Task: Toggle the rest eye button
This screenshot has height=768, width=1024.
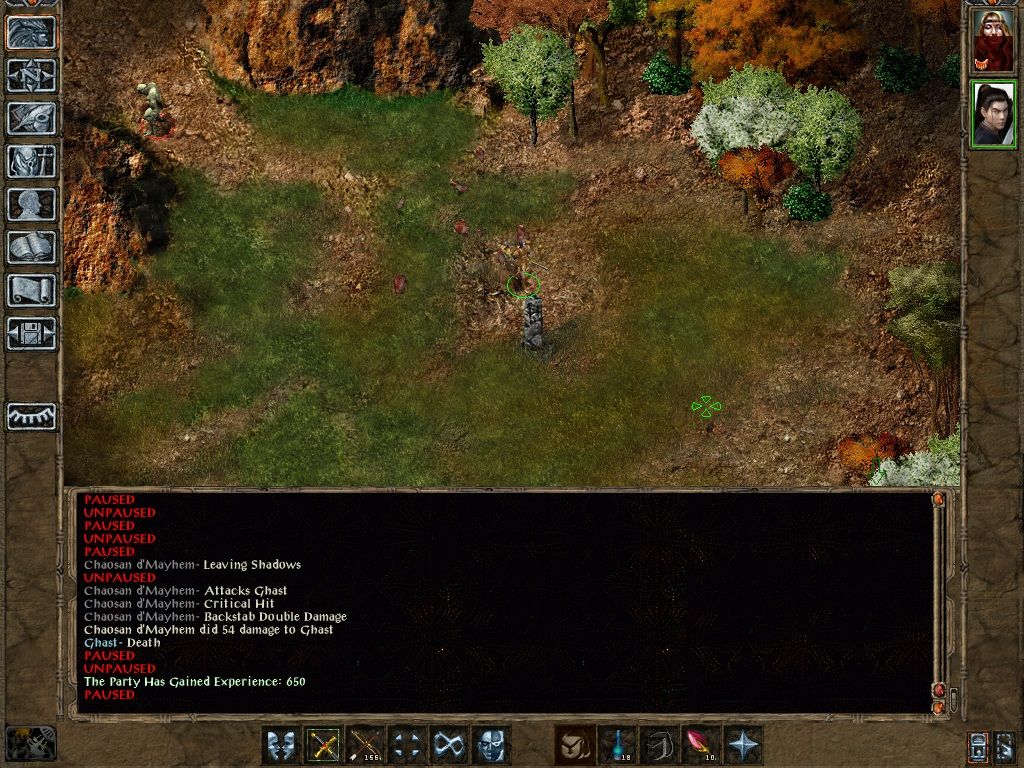Action: tap(31, 416)
